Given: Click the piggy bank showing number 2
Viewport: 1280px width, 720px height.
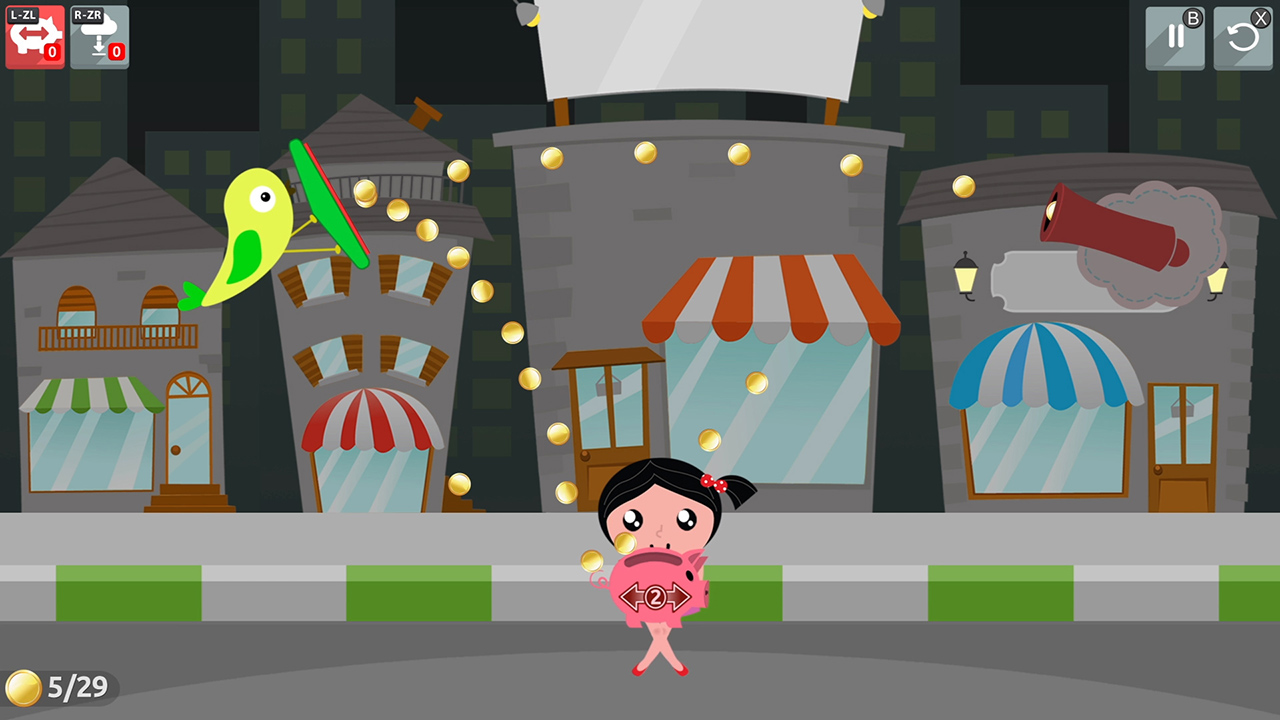Looking at the screenshot, I should pyautogui.click(x=655, y=590).
